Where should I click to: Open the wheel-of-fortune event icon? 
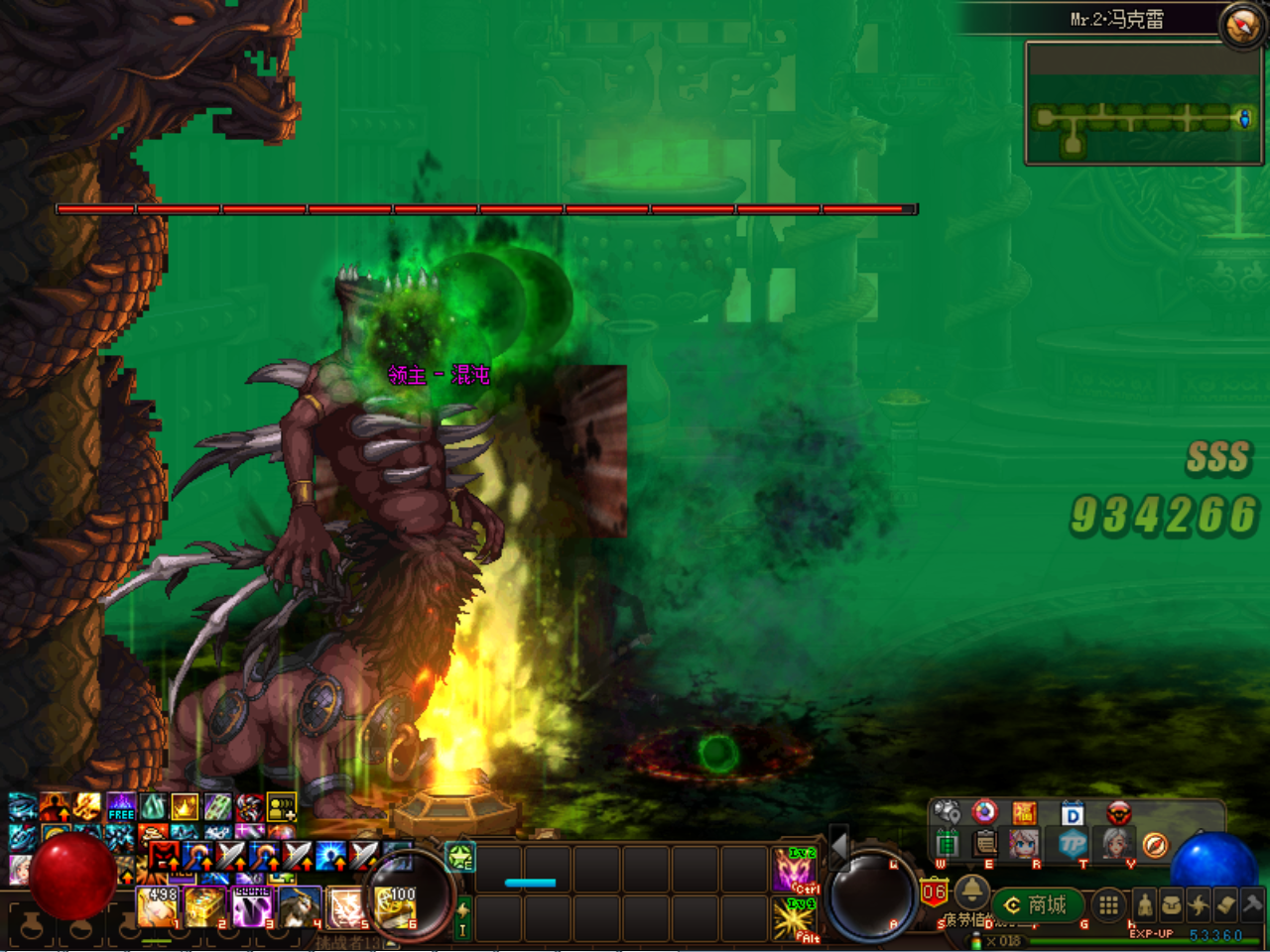coord(984,813)
